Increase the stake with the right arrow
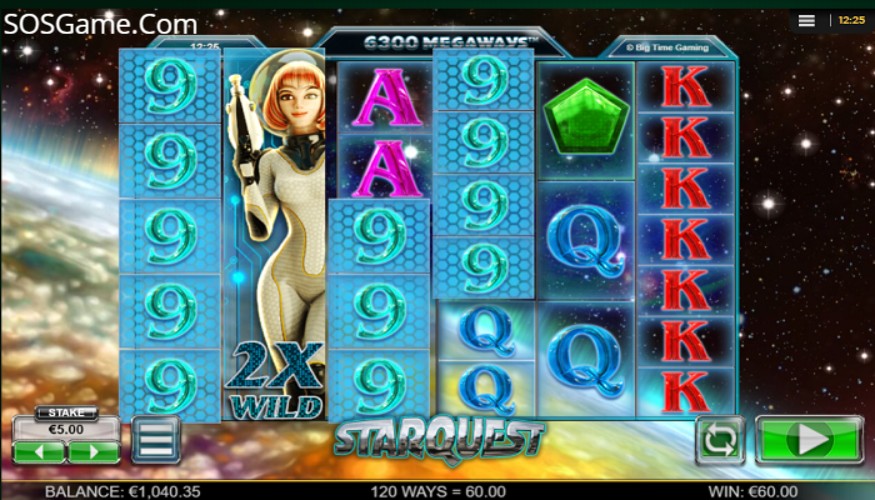 pyautogui.click(x=94, y=452)
